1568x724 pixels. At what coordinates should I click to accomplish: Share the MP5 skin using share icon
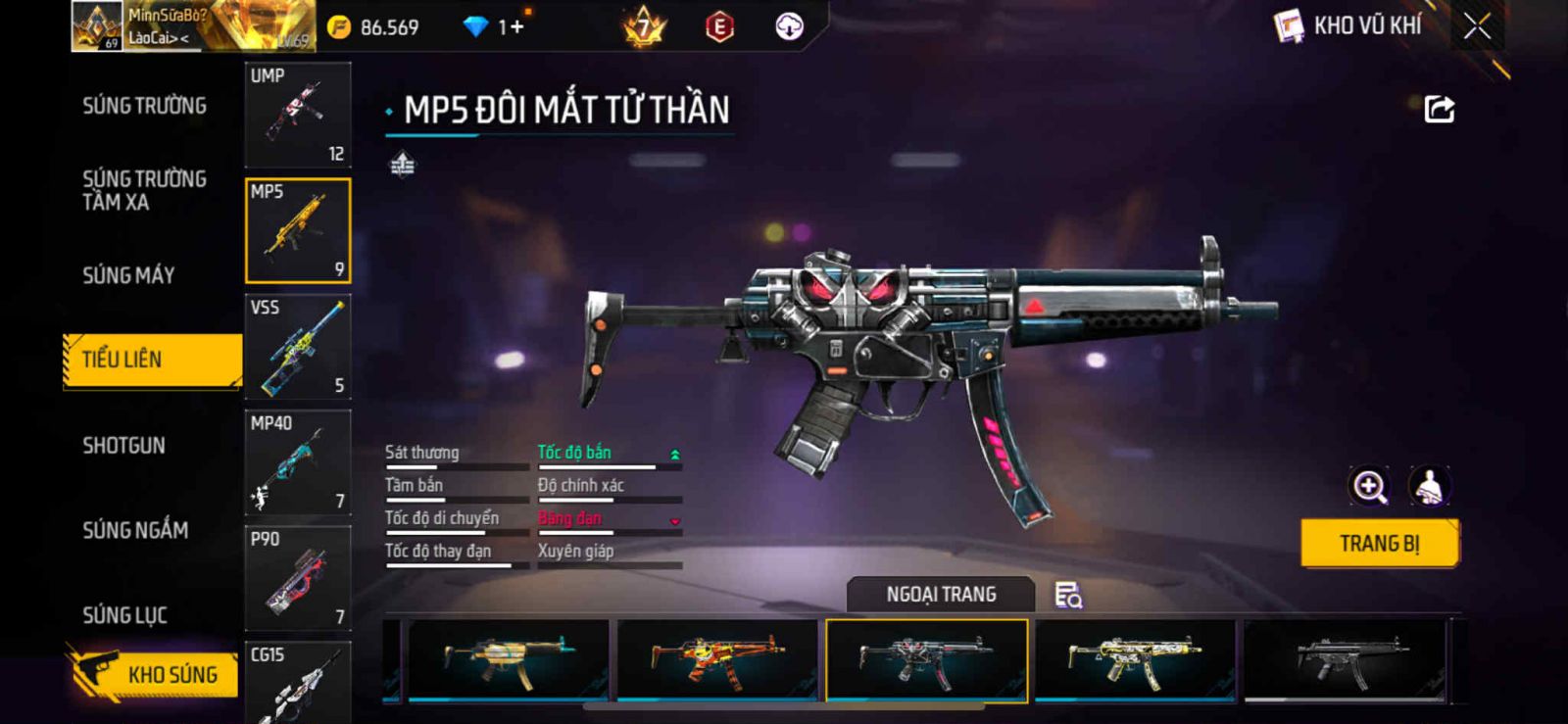point(1439,109)
